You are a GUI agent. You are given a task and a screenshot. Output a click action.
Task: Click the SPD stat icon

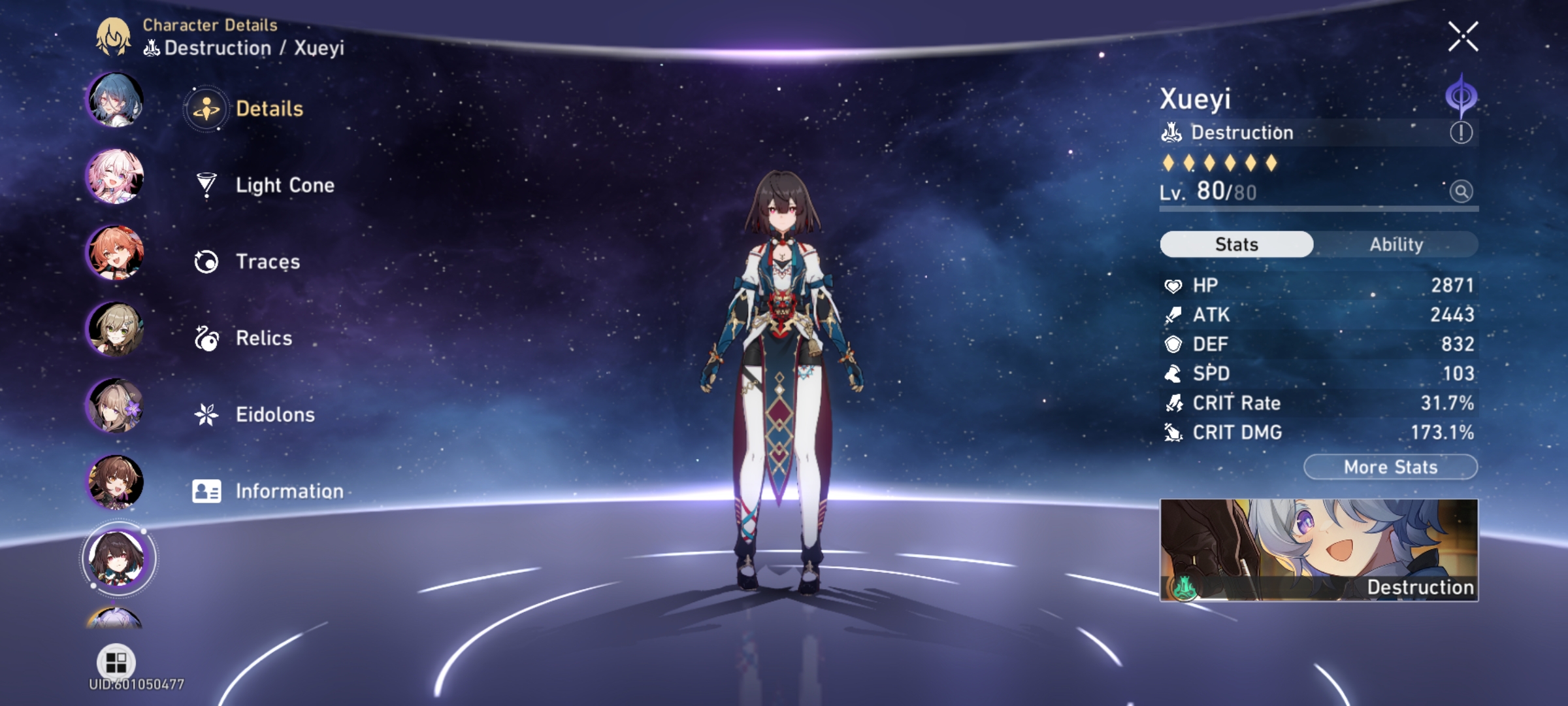click(1174, 373)
